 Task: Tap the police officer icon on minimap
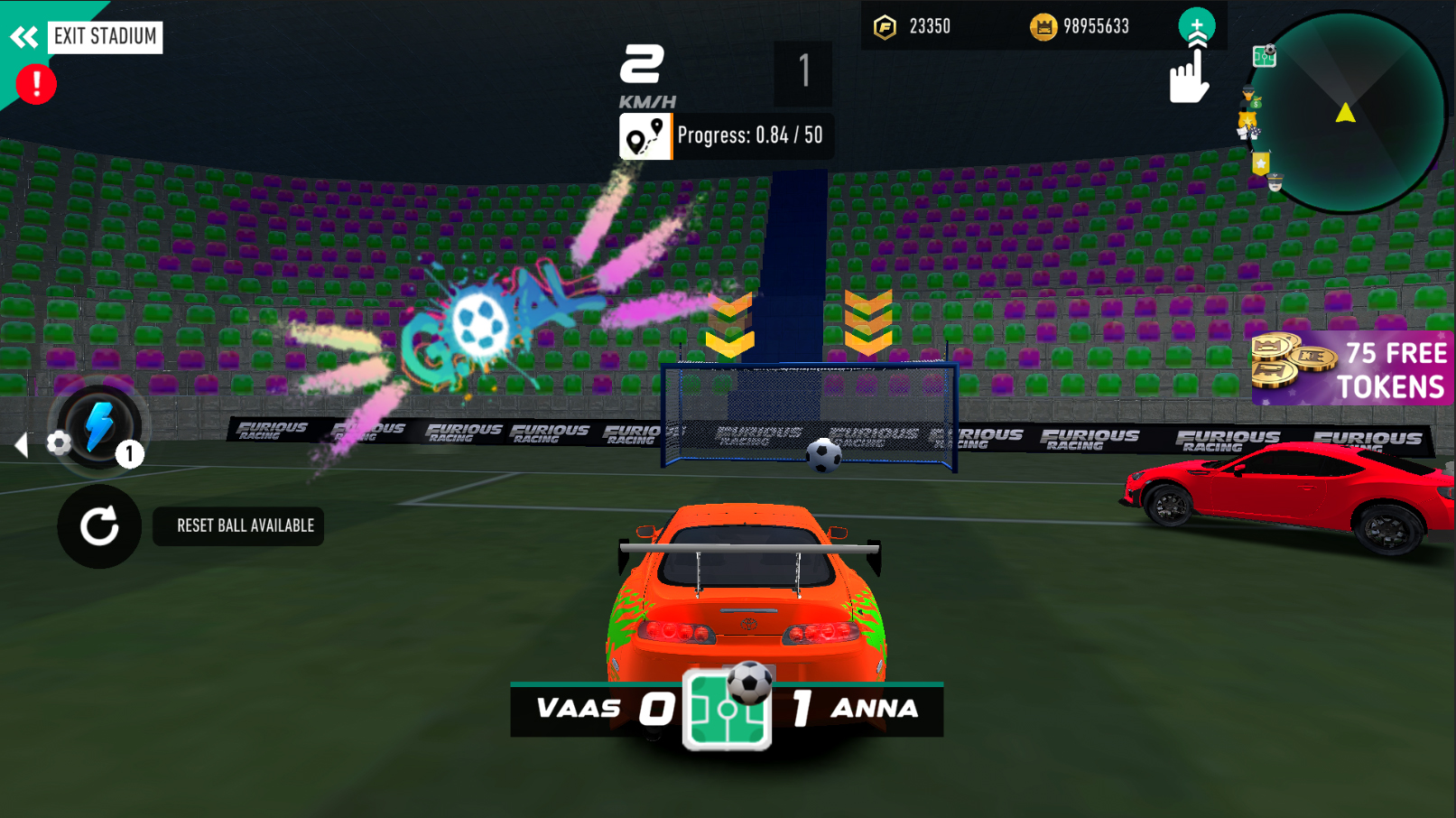click(1275, 182)
